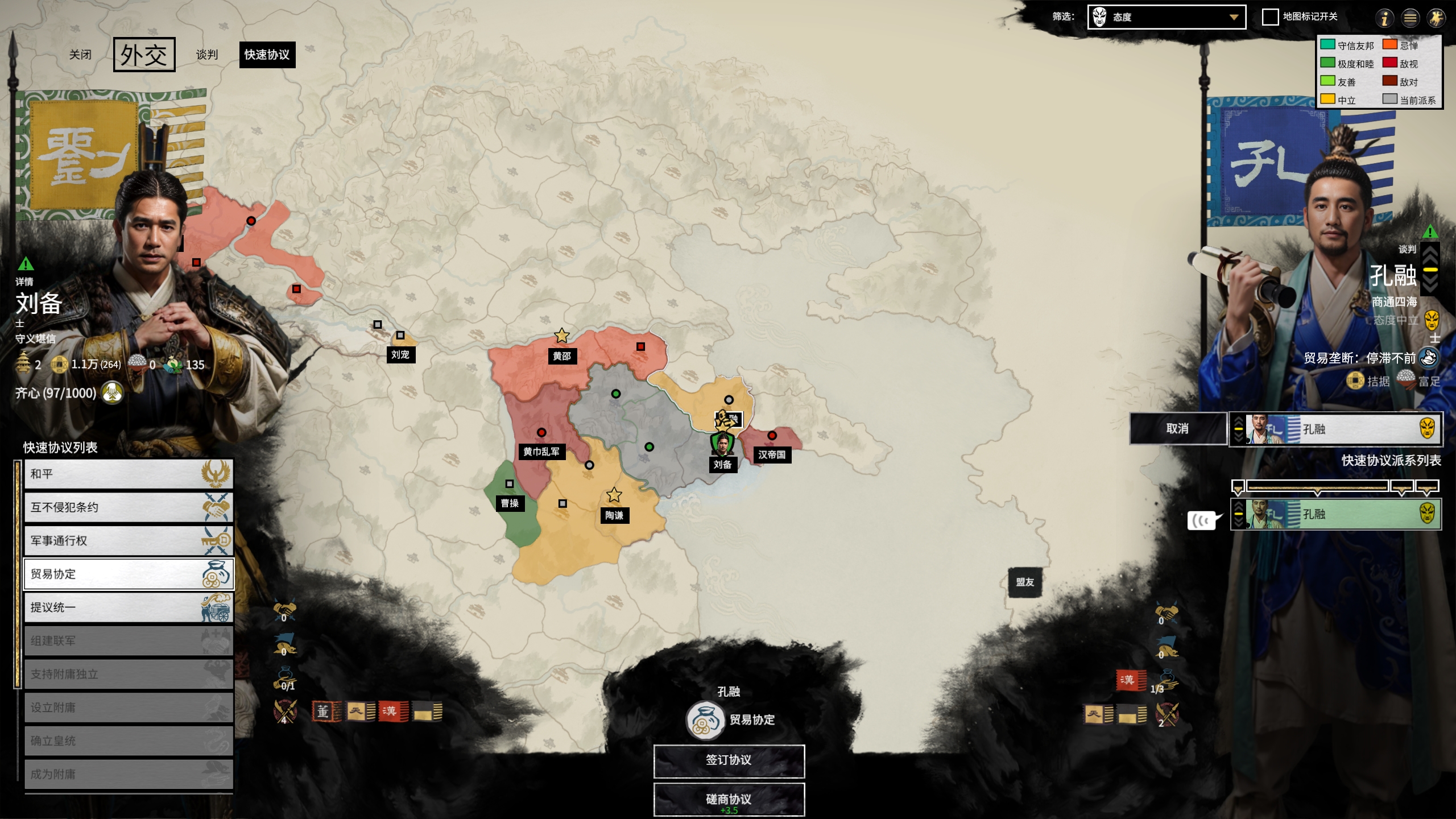Choose the 提议统一 proposal entry
Viewport: 1456px width, 819px height.
129,607
